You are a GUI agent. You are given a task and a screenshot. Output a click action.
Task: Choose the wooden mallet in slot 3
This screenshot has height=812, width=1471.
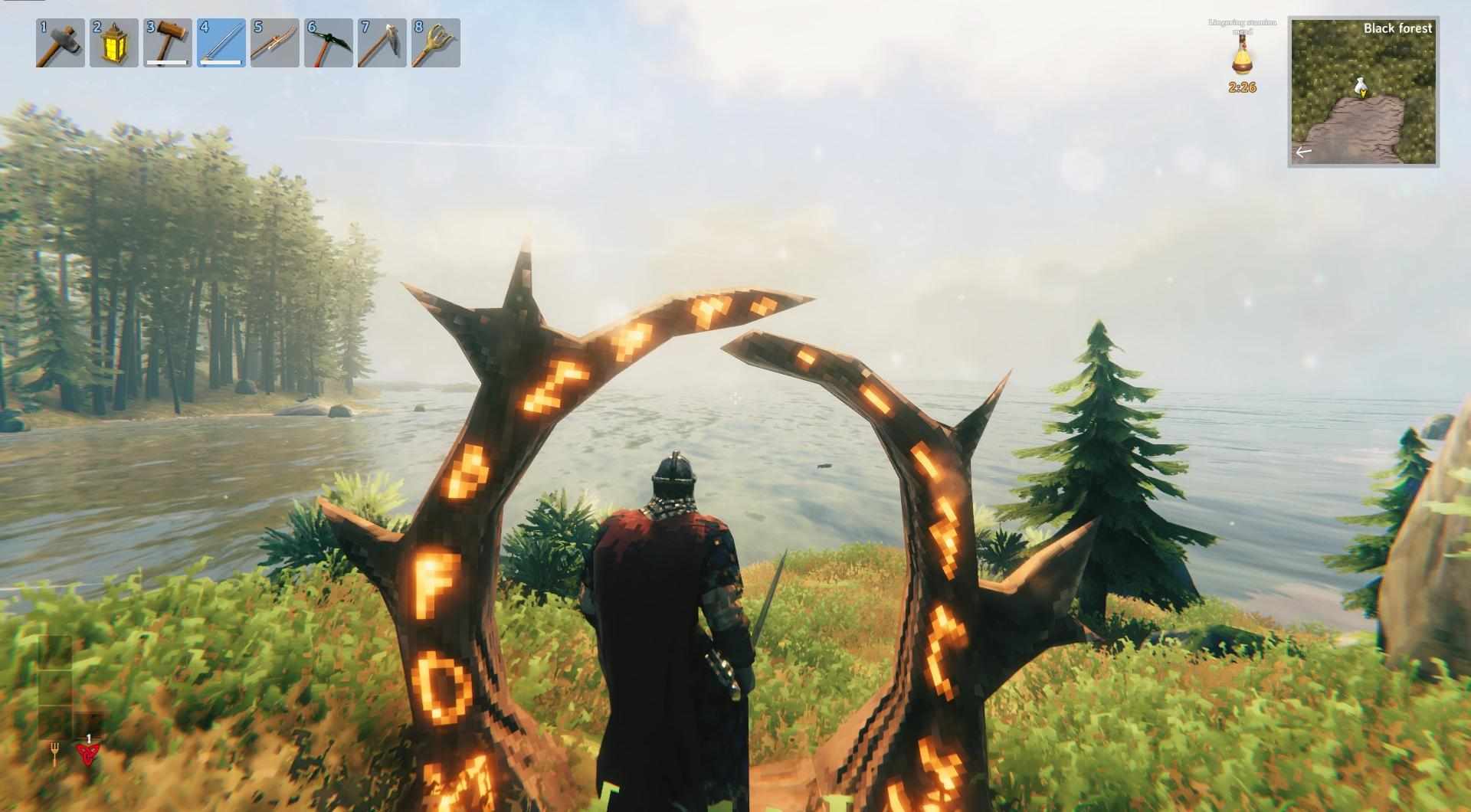(x=168, y=43)
